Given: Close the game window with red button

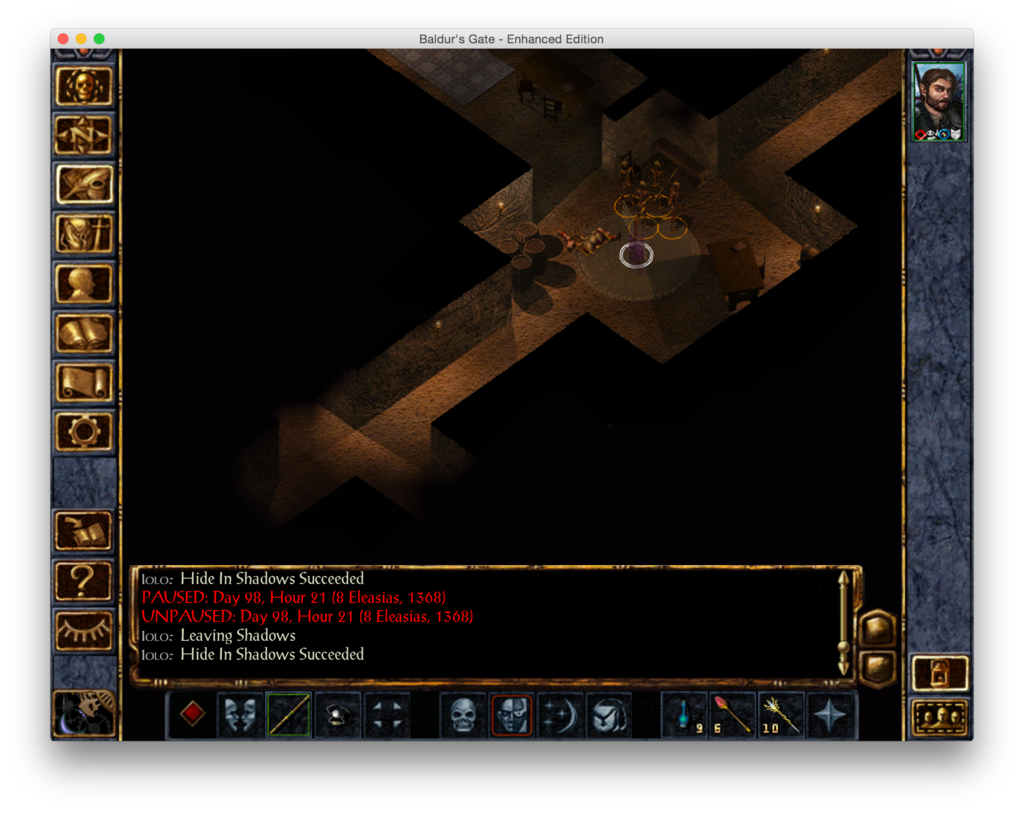Looking at the screenshot, I should pos(63,39).
